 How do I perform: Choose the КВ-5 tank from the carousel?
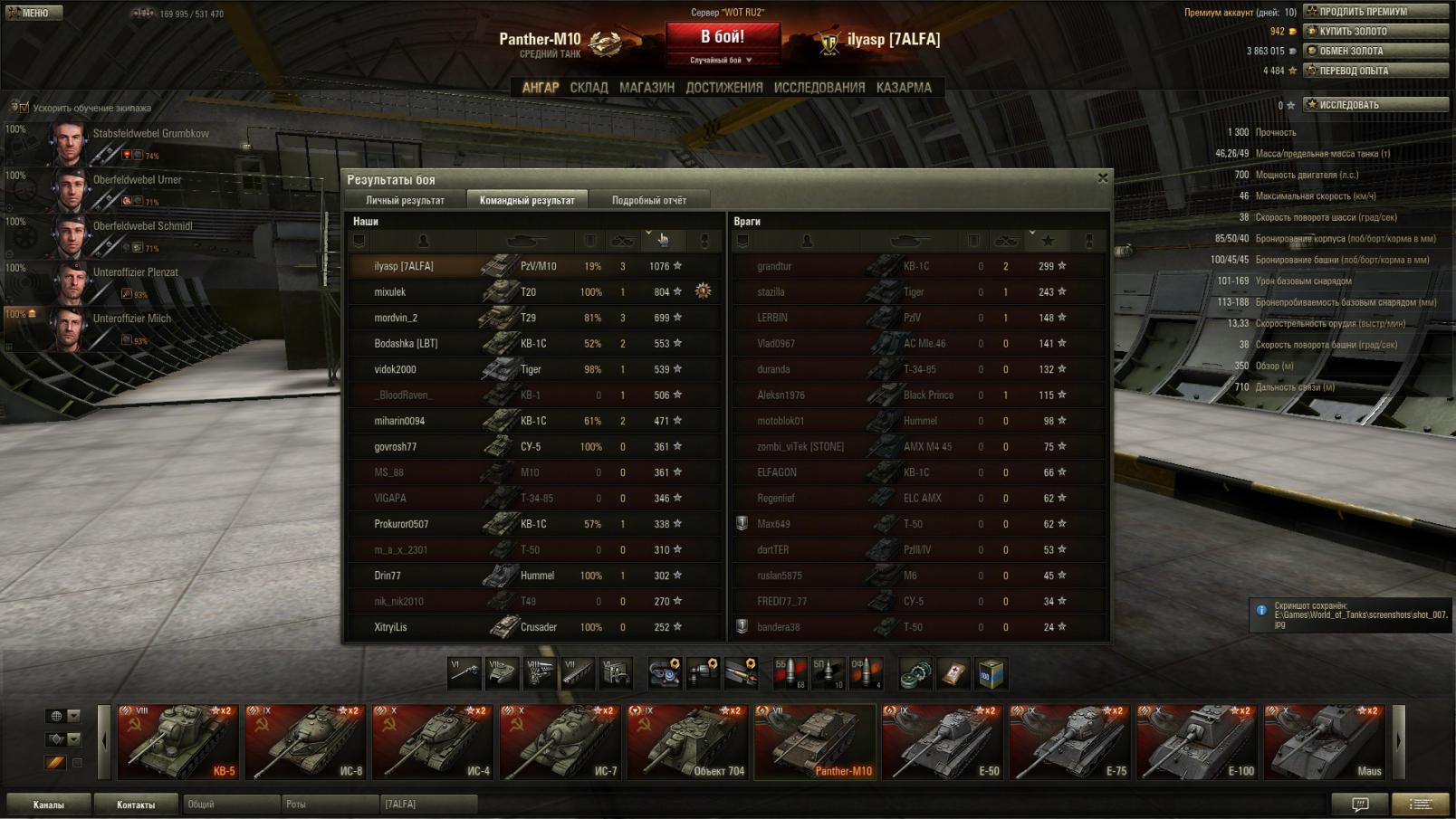point(177,742)
